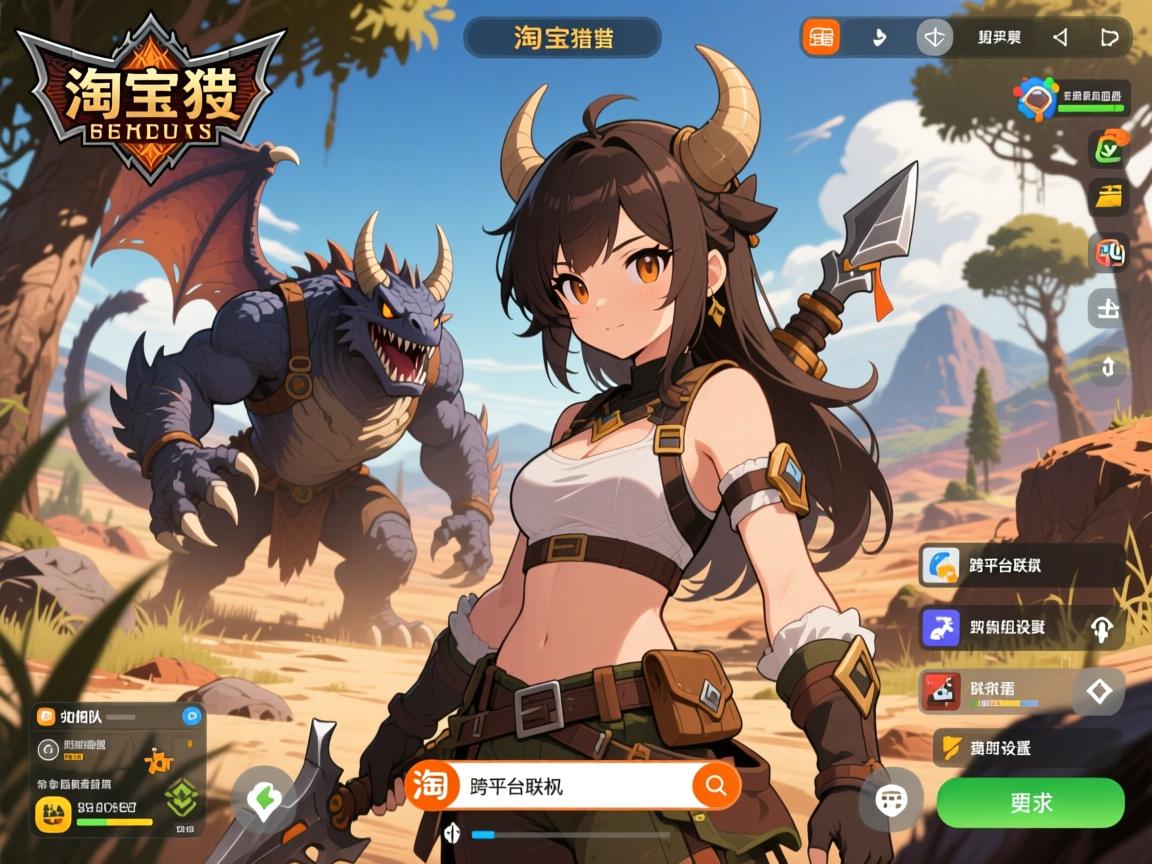The image size is (1152, 864).
Task: Select the circular crossbow icon in top bar
Action: [x=935, y=38]
